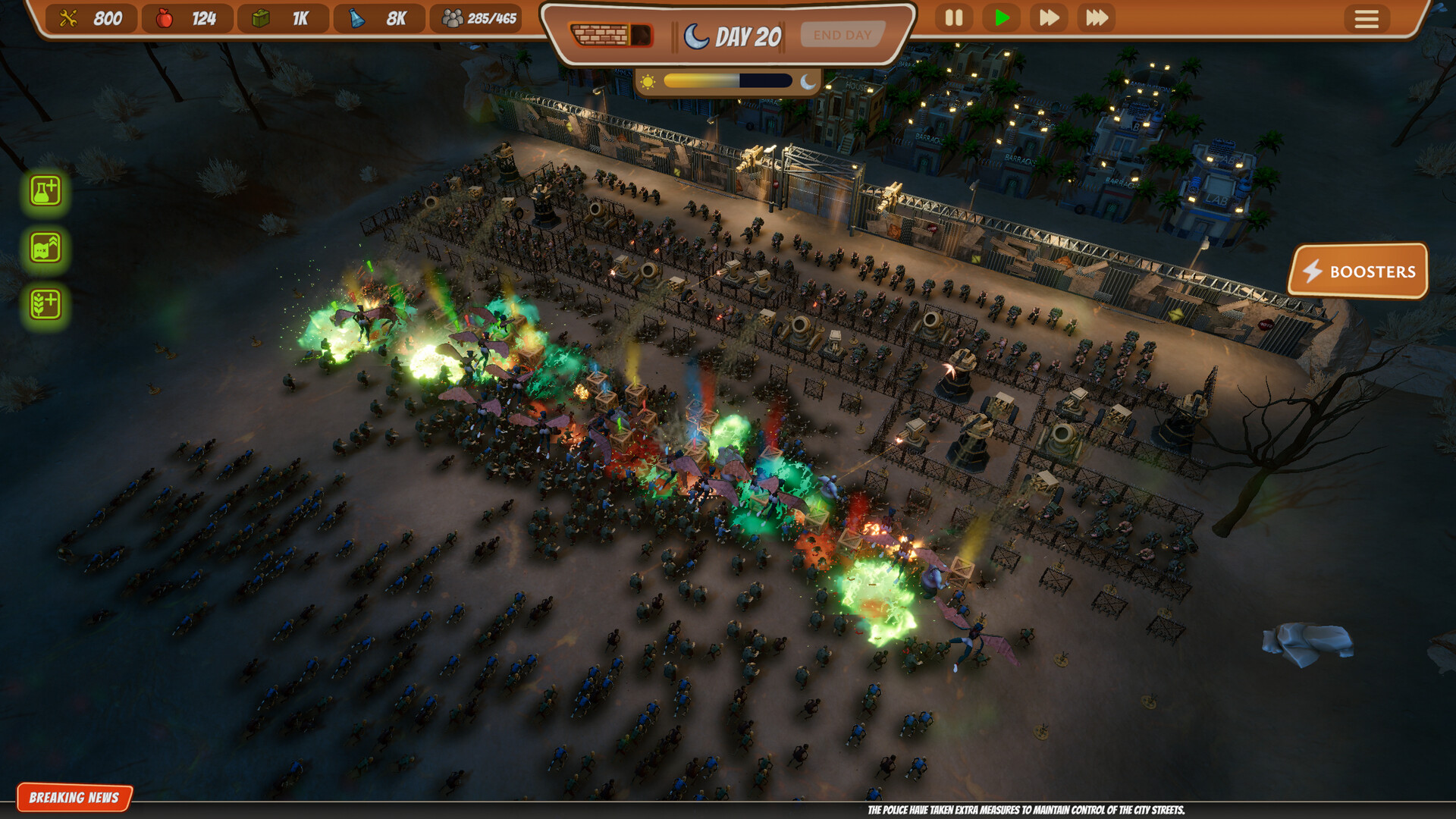
Task: Pause the game with the pause button
Action: (x=953, y=17)
